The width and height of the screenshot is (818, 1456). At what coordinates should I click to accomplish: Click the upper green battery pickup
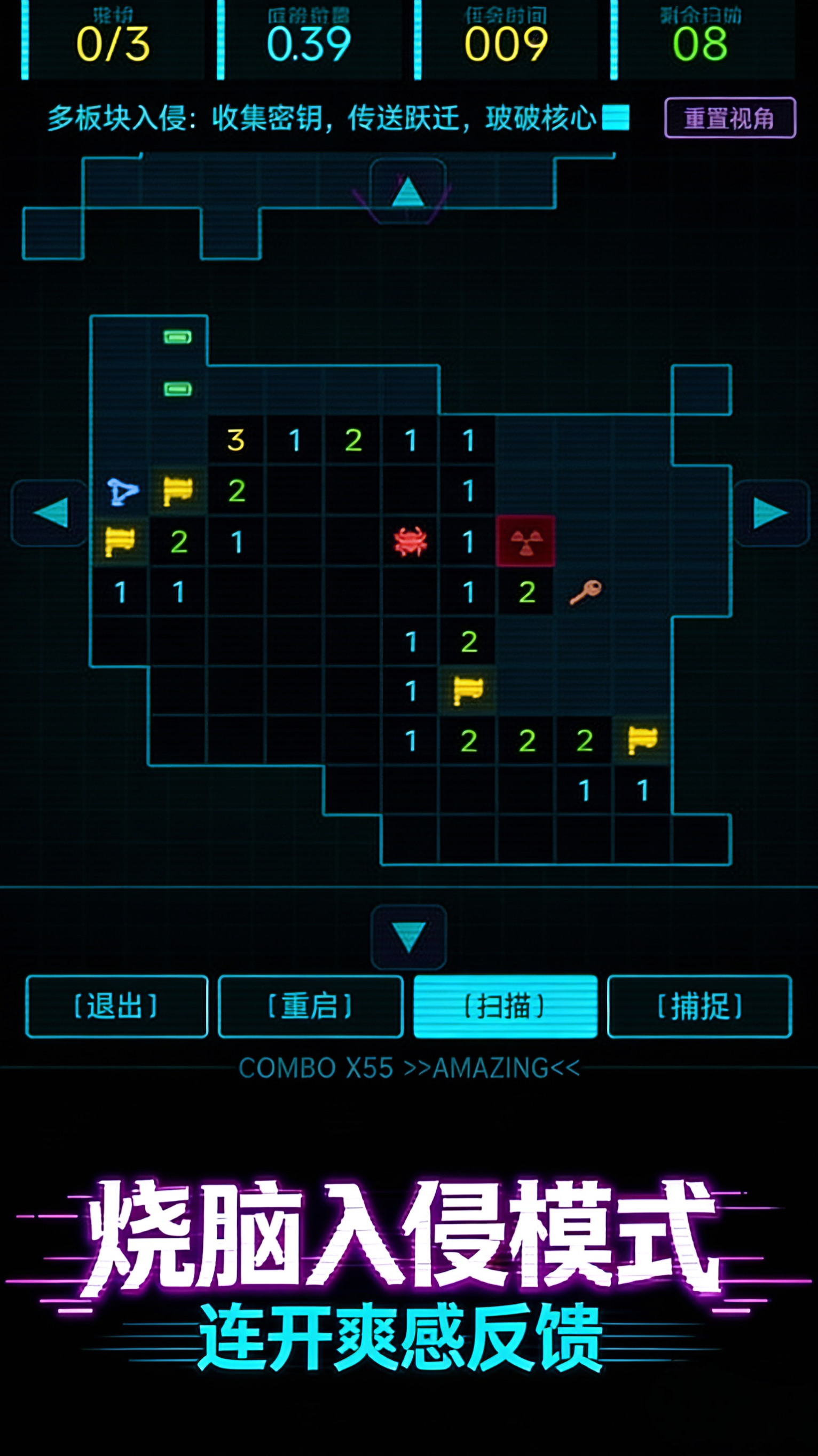pyautogui.click(x=176, y=336)
